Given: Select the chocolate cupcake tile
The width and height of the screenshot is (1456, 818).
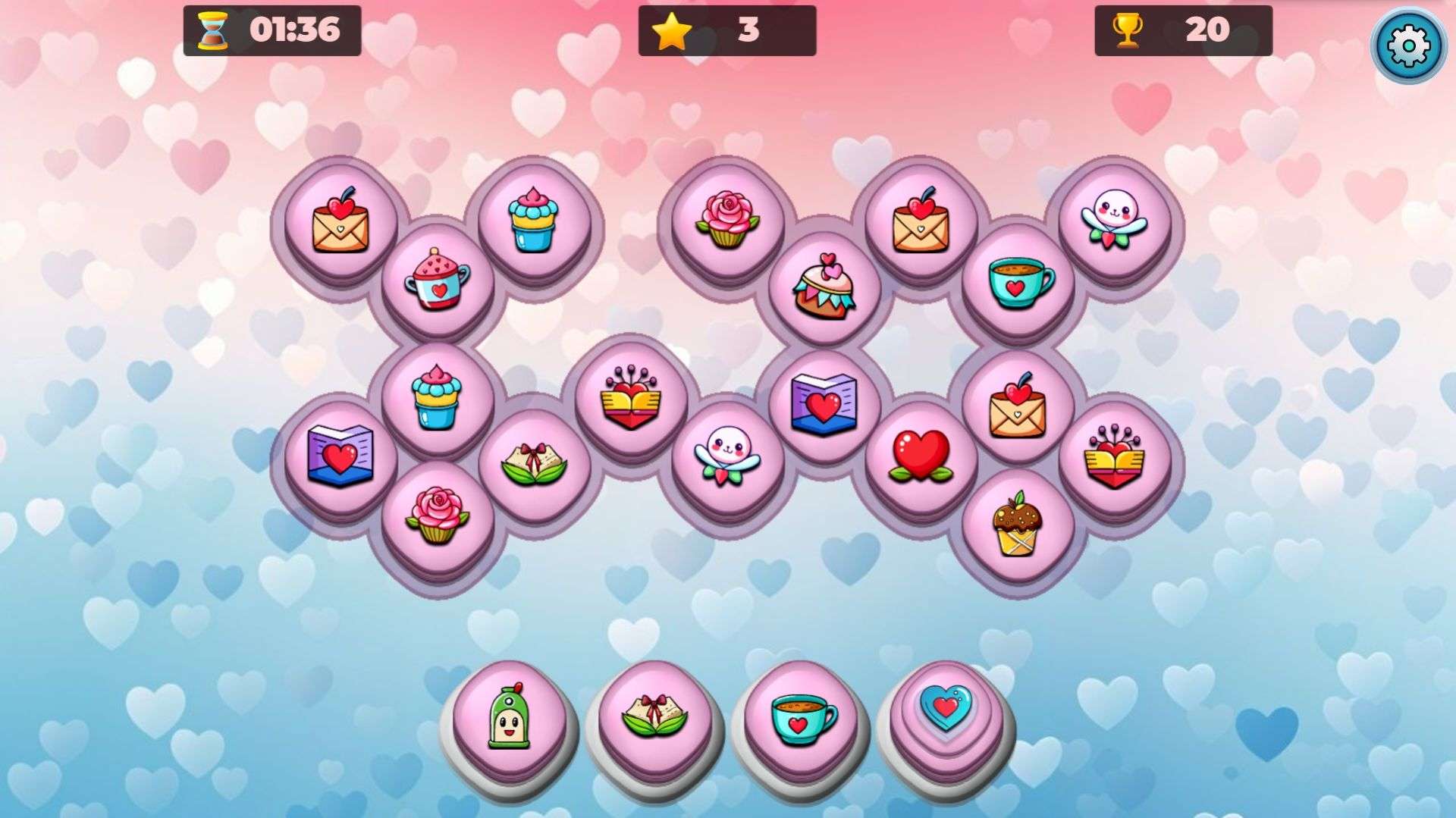Looking at the screenshot, I should (1017, 523).
